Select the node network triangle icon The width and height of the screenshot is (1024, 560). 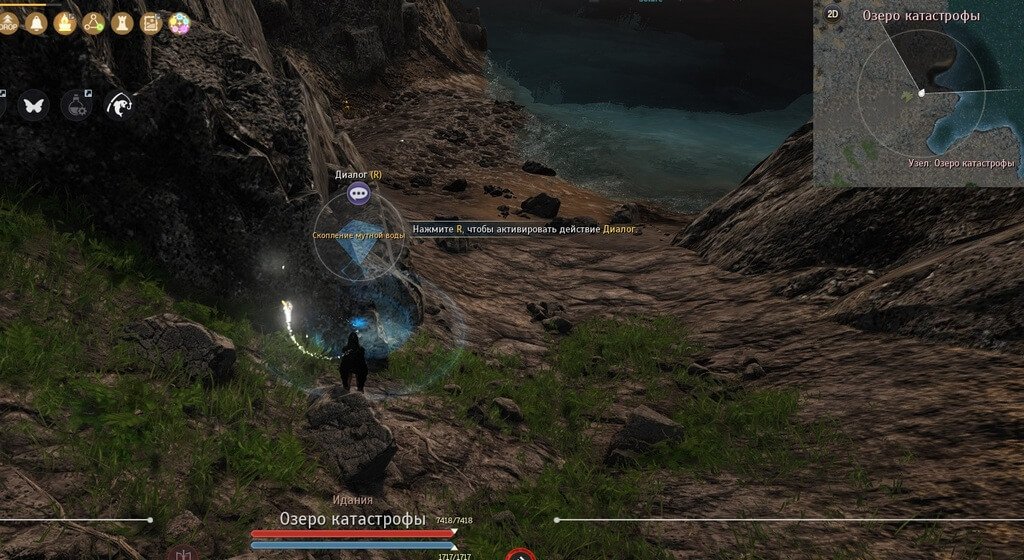point(94,23)
